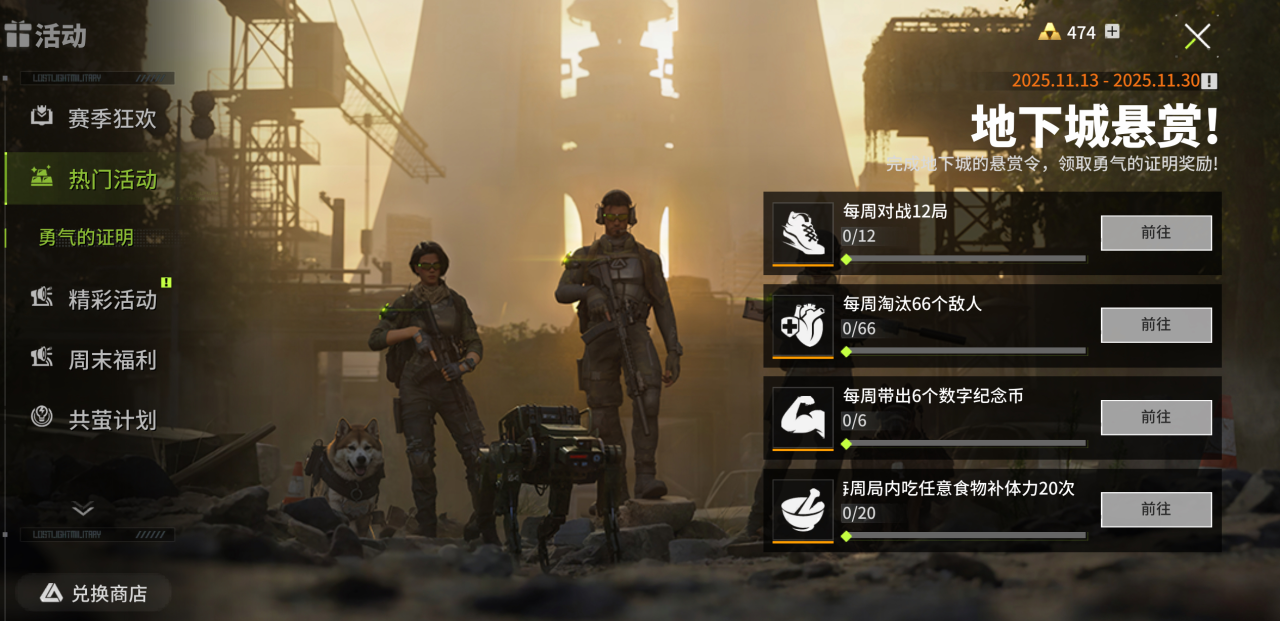Select the flexed arm mission icon
1280x621 pixels.
[x=803, y=418]
